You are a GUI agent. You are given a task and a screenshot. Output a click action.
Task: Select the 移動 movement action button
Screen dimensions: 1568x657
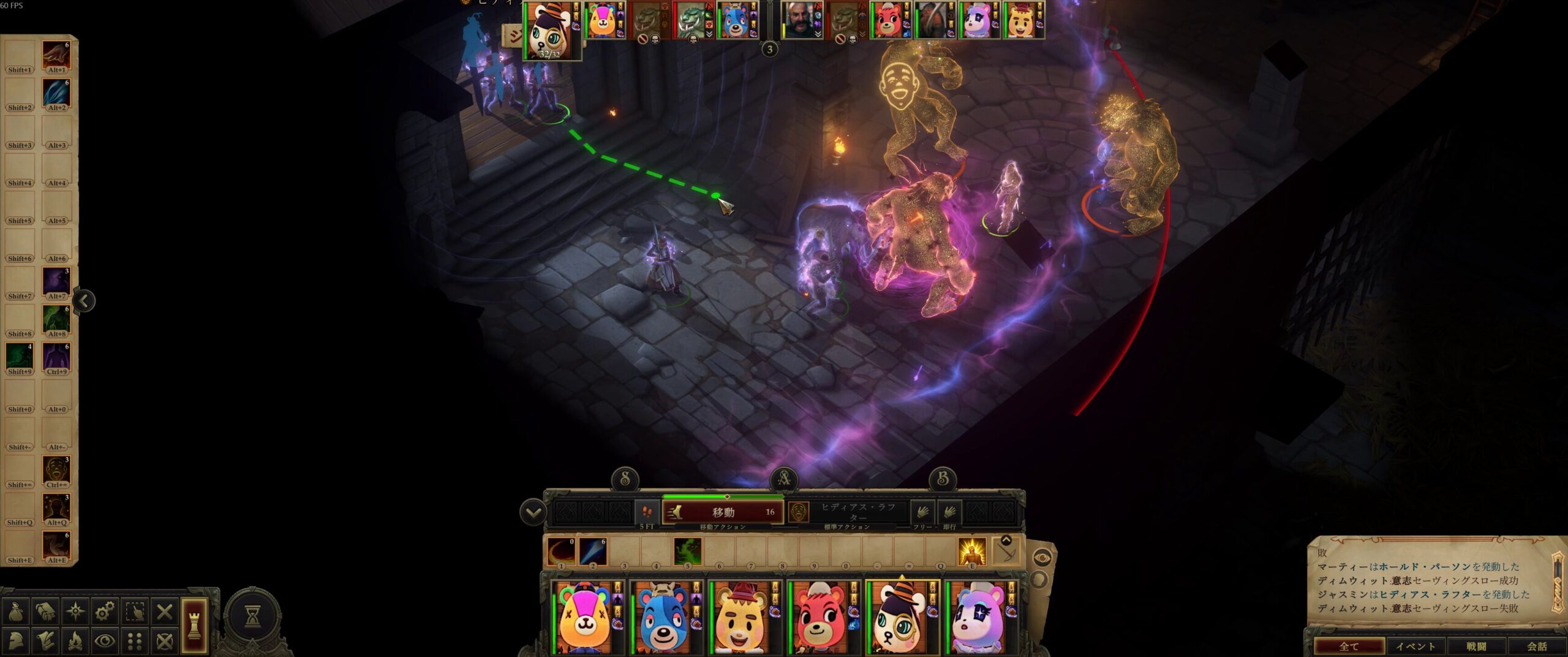point(723,512)
